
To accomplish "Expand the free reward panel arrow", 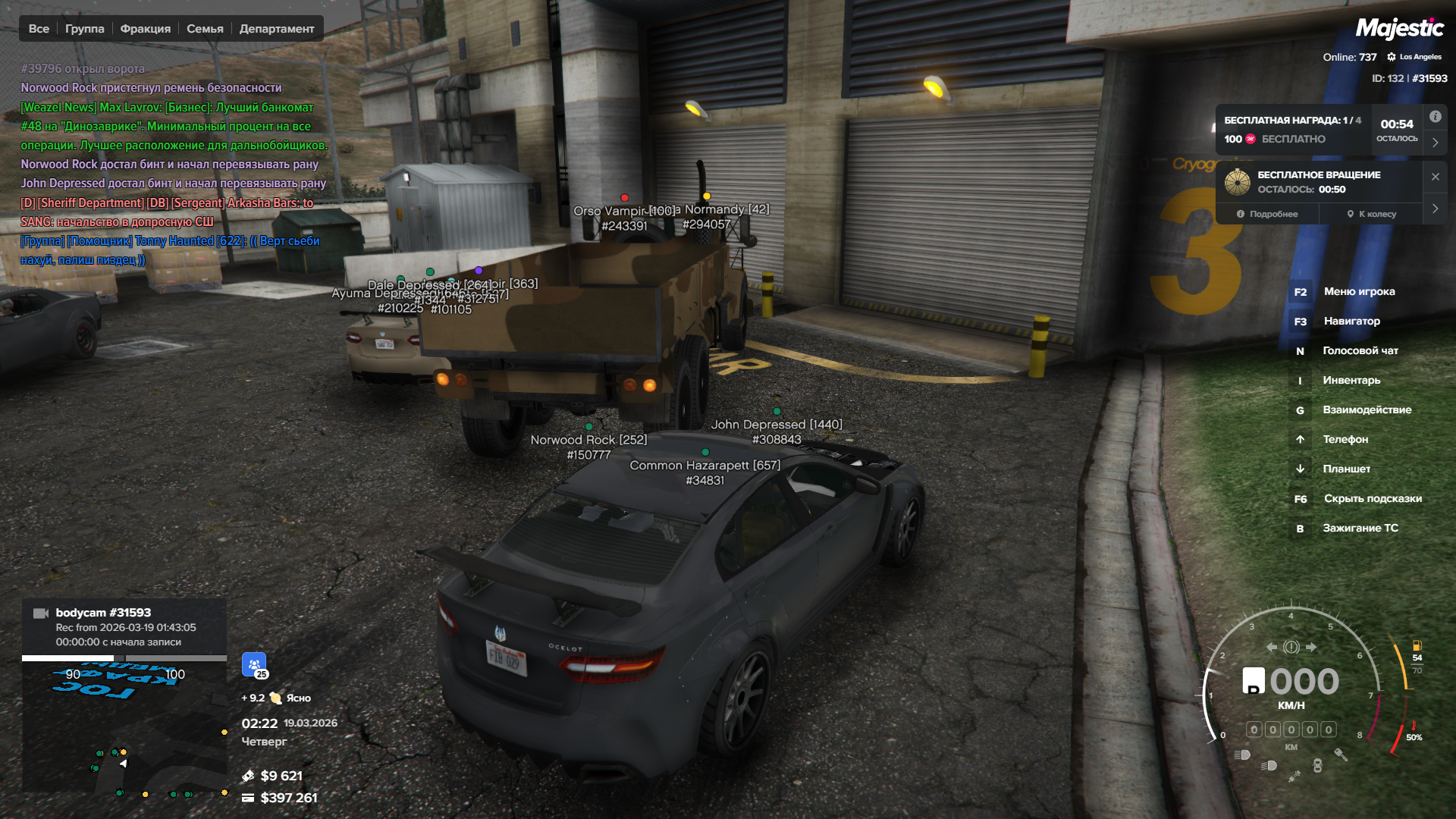I will [1436, 142].
